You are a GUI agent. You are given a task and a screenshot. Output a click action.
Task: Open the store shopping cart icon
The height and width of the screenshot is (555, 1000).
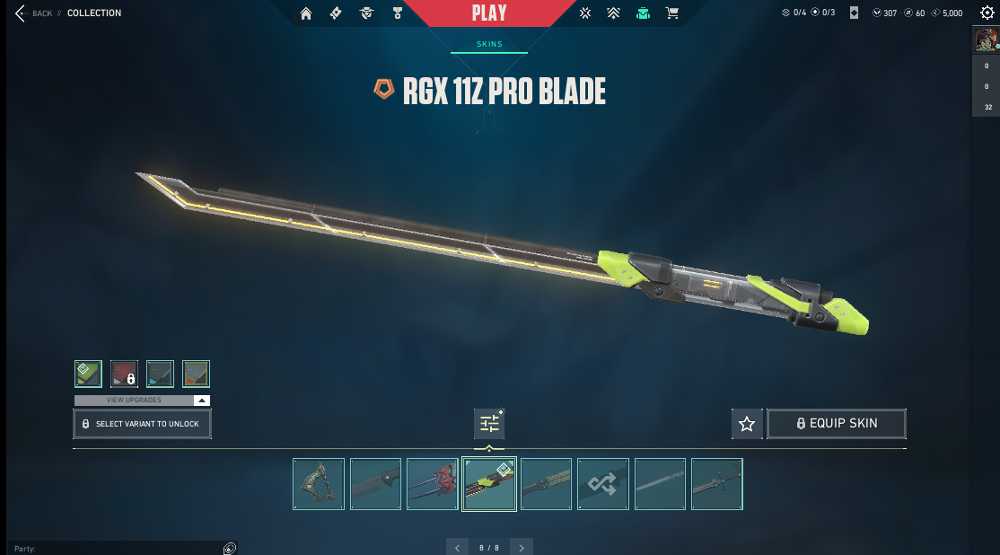(672, 13)
